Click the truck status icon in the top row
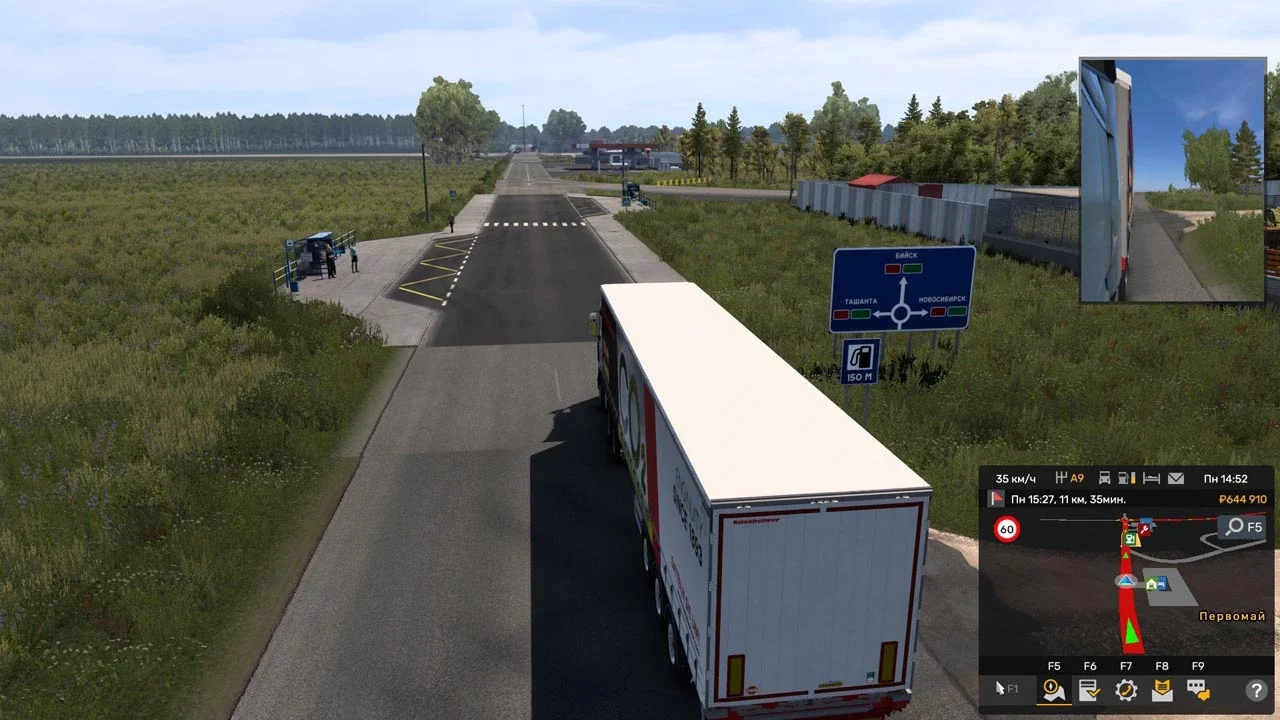The image size is (1280, 720). (x=1104, y=476)
